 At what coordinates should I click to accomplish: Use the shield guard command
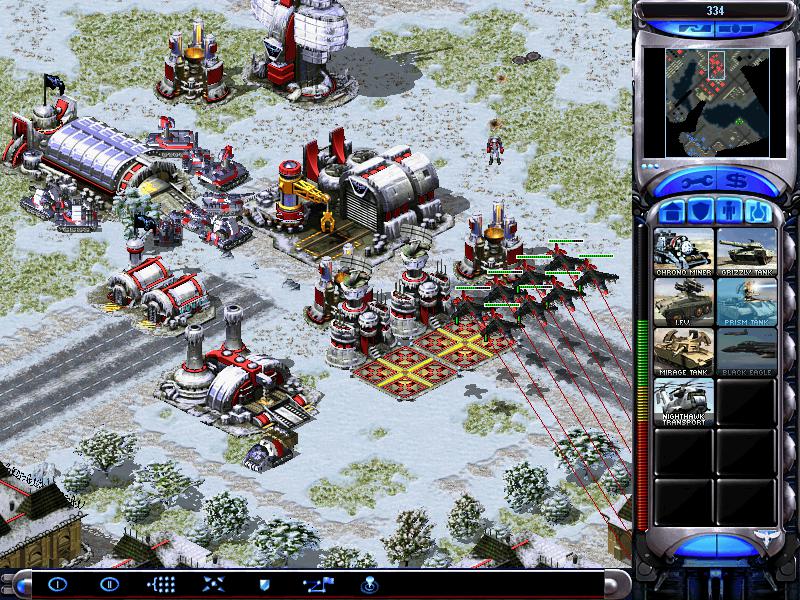[264, 584]
